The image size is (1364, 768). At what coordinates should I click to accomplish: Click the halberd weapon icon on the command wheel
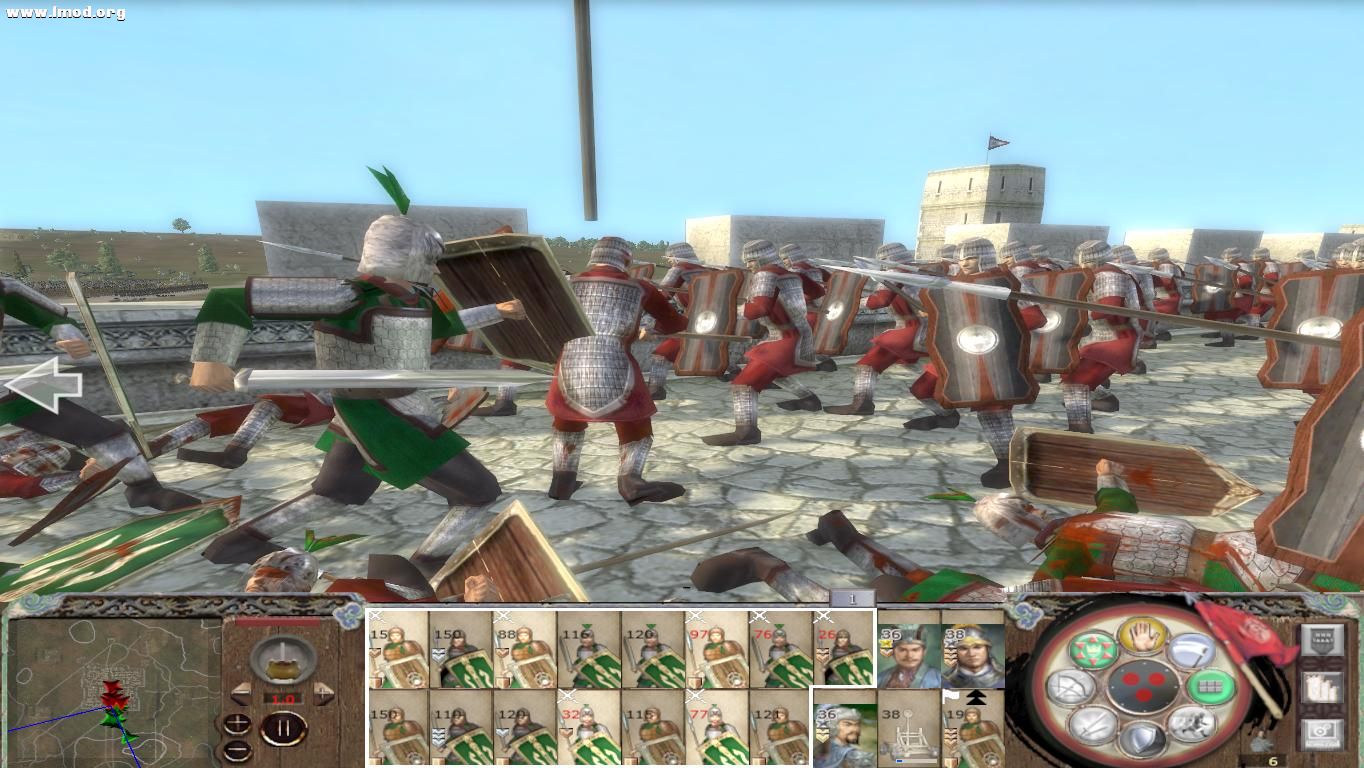coord(1191,649)
